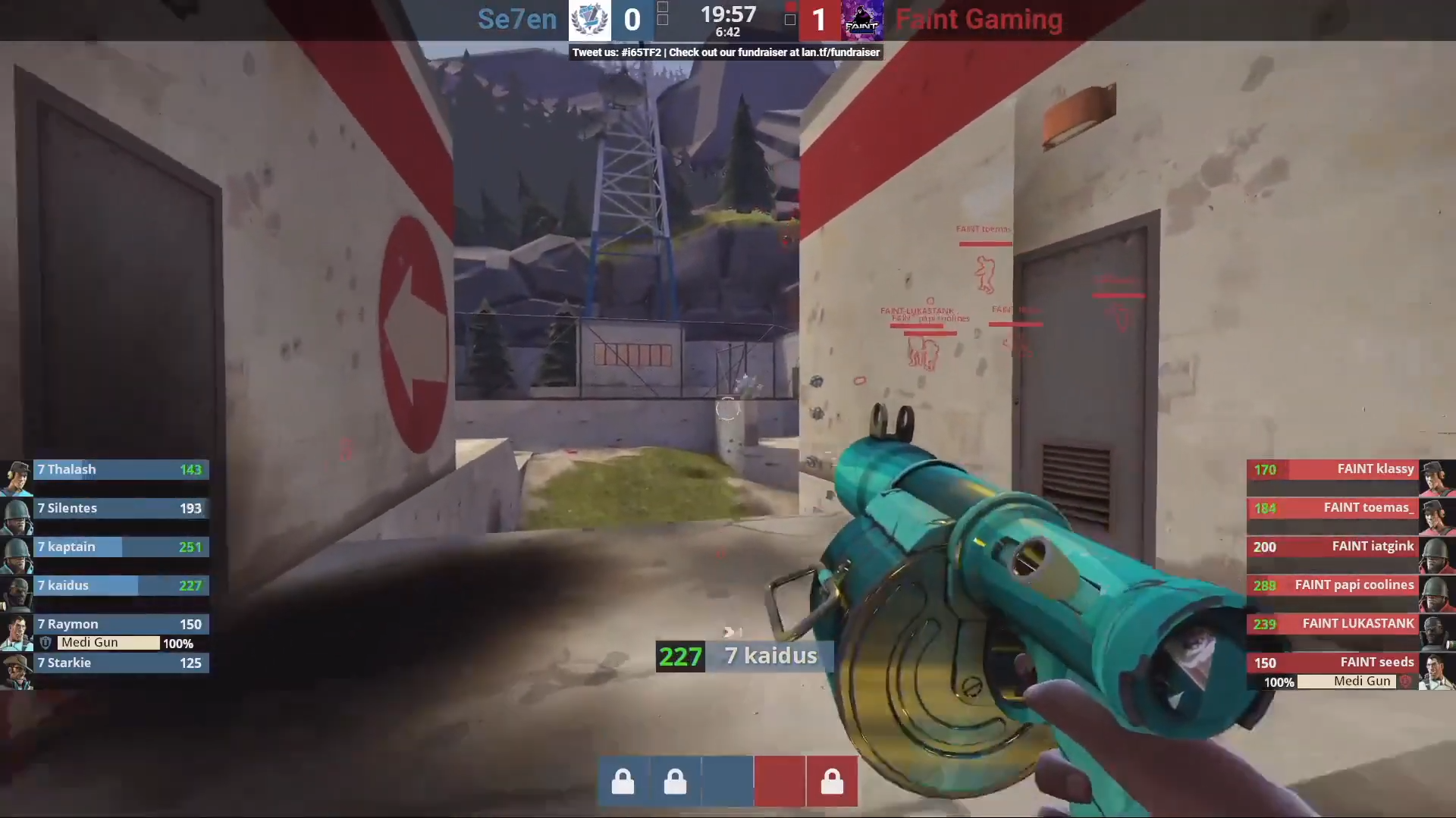Select Faint Gaming's score of 1
The width and height of the screenshot is (1456, 818).
(x=819, y=20)
